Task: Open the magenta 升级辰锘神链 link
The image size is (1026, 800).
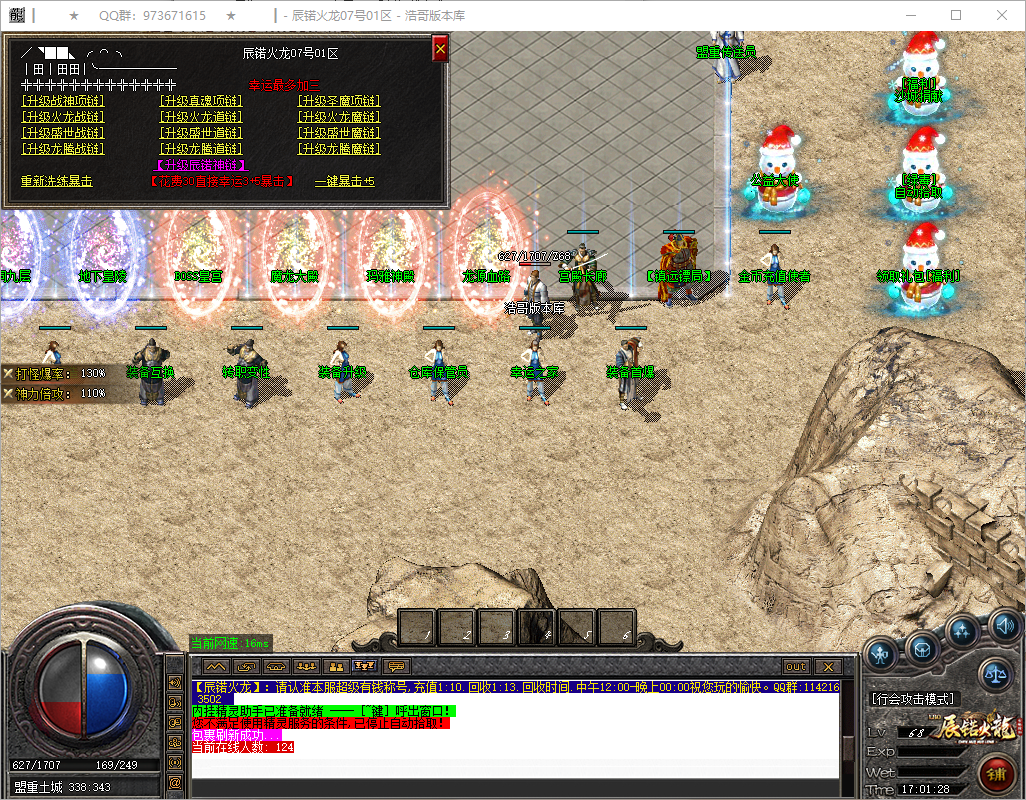Action: [201, 165]
